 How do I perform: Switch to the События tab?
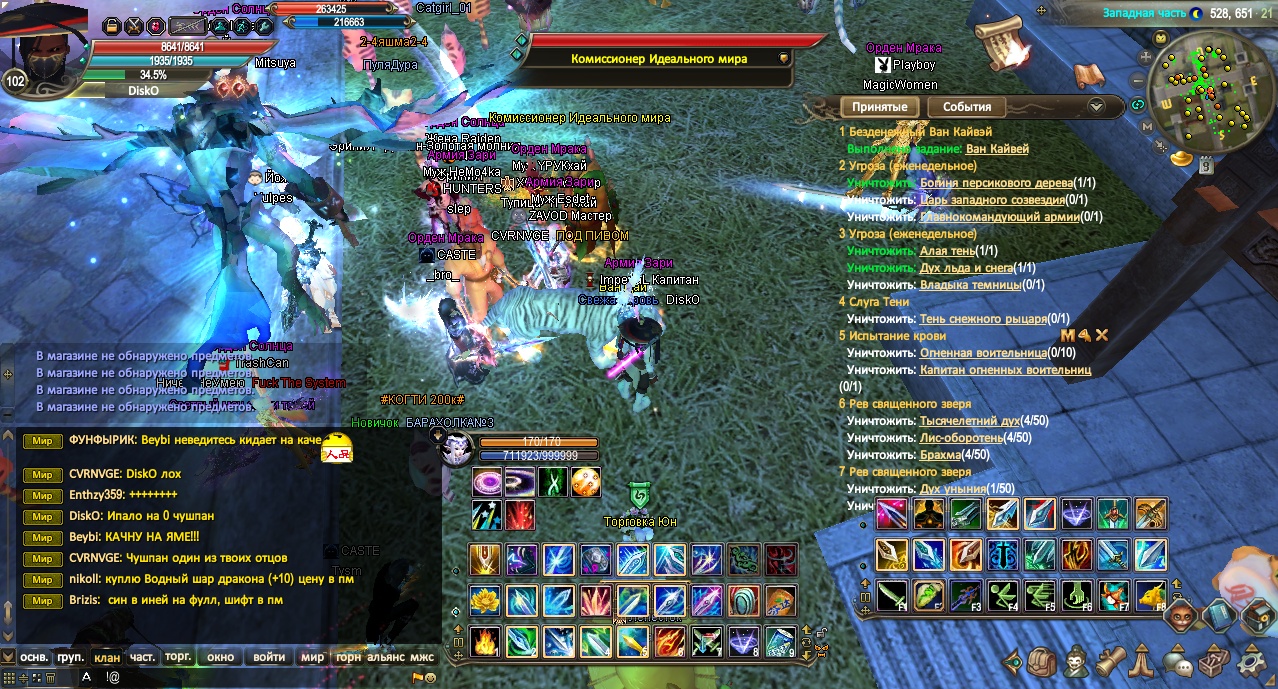(x=967, y=107)
